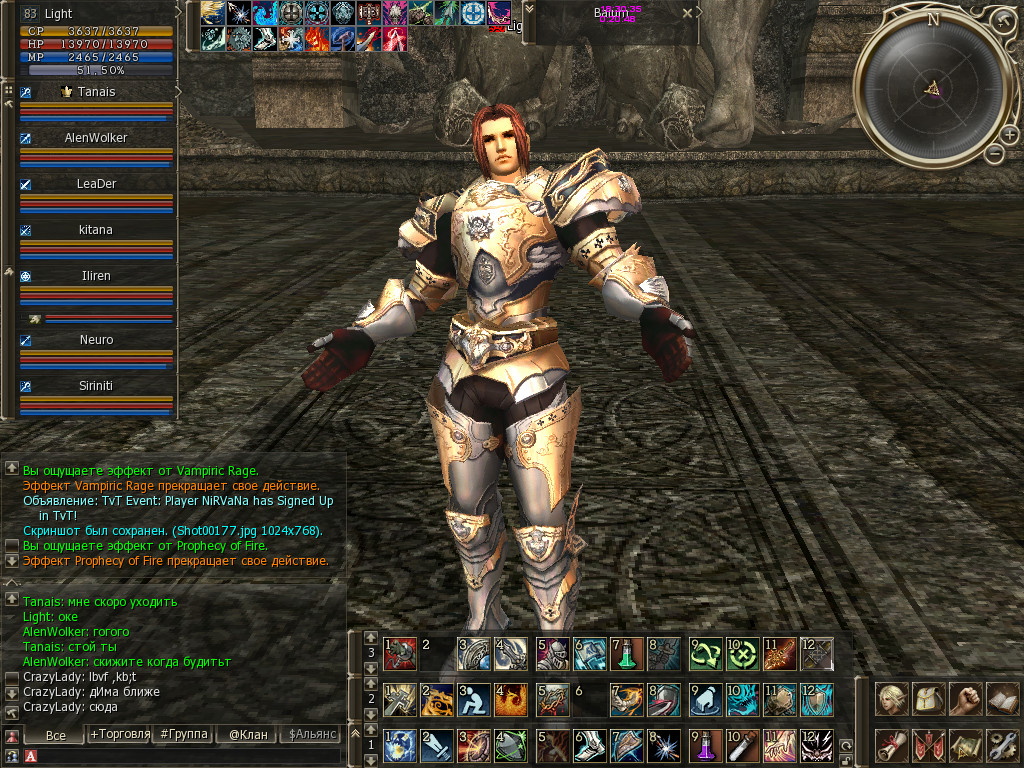The image size is (1024, 768).
Task: Open the #Группа chat tab
Action: (184, 734)
